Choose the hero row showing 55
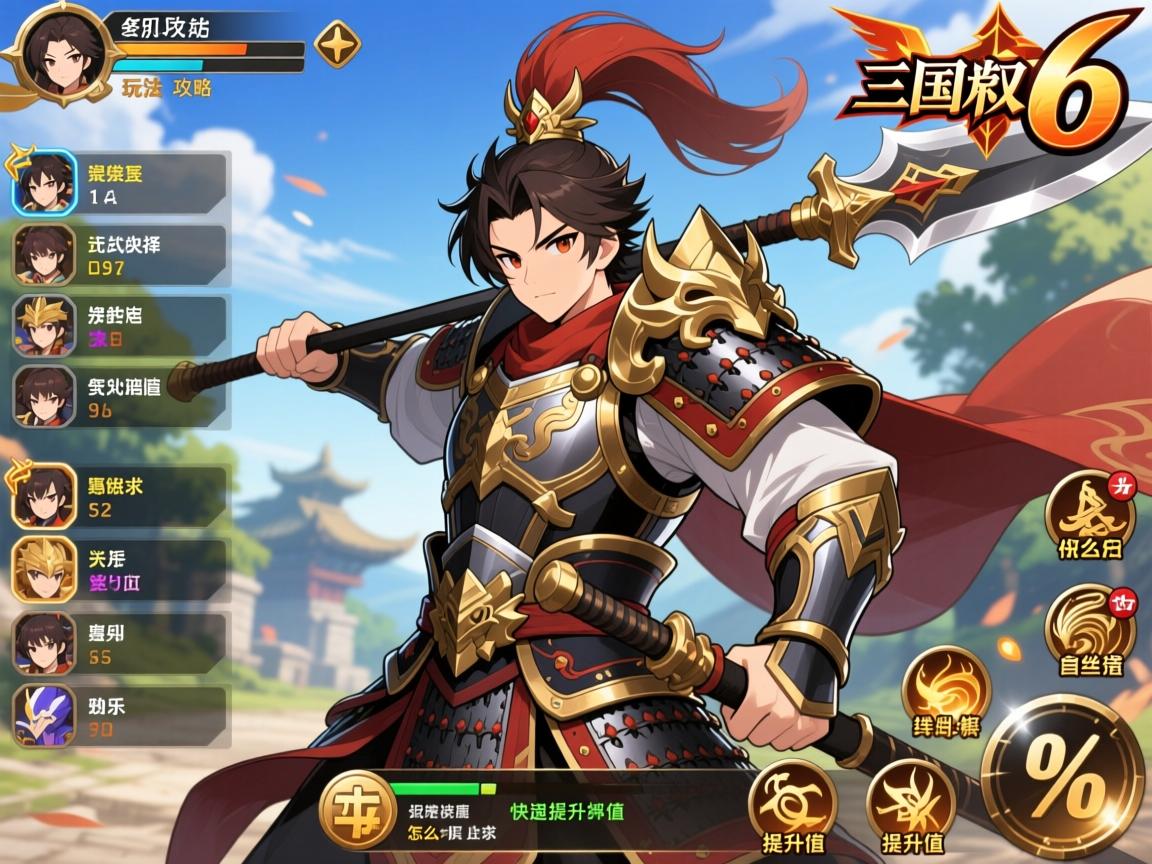Image resolution: width=1152 pixels, height=864 pixels. (x=120, y=643)
